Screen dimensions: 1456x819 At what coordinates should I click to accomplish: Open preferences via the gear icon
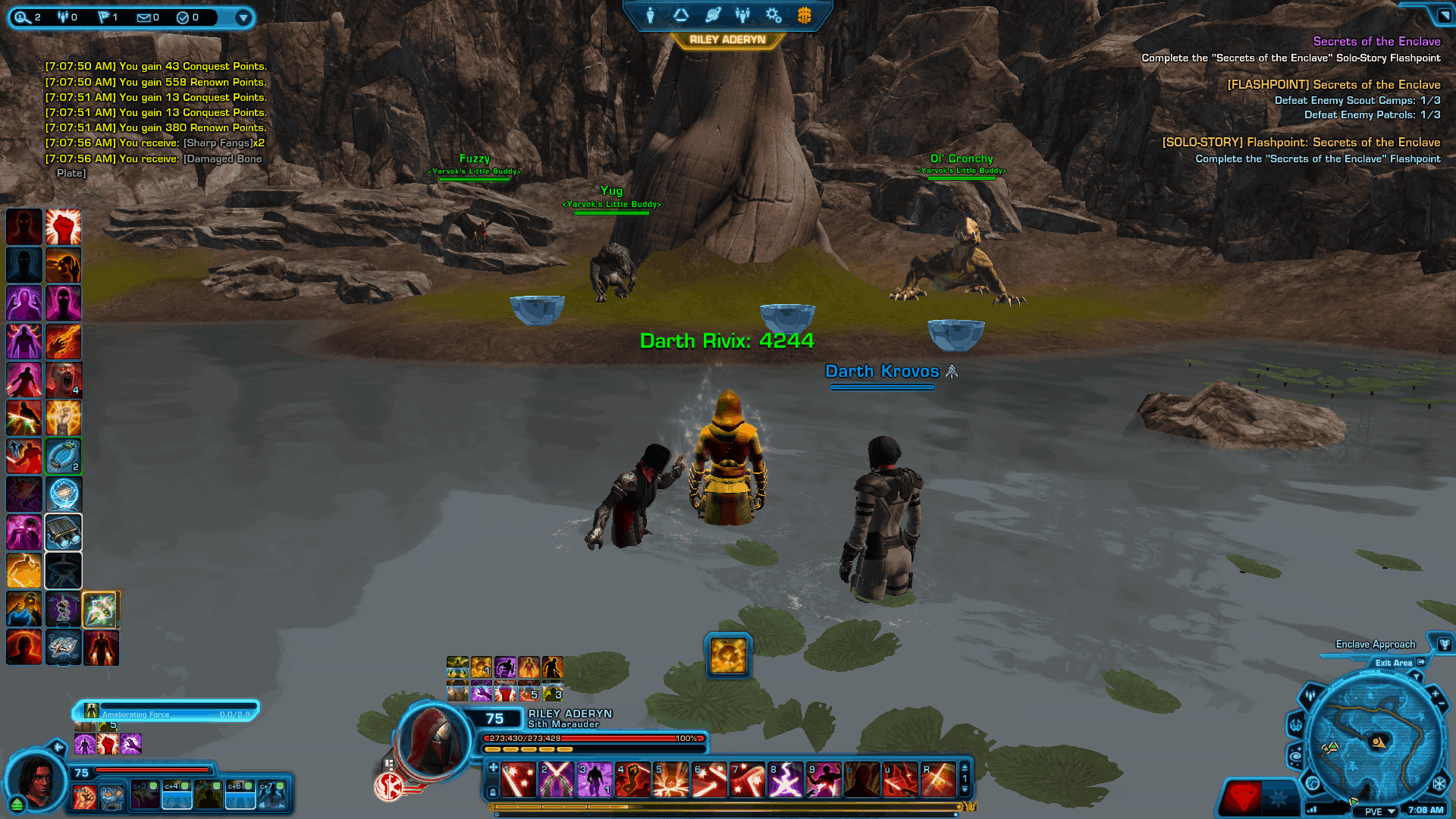pos(773,15)
